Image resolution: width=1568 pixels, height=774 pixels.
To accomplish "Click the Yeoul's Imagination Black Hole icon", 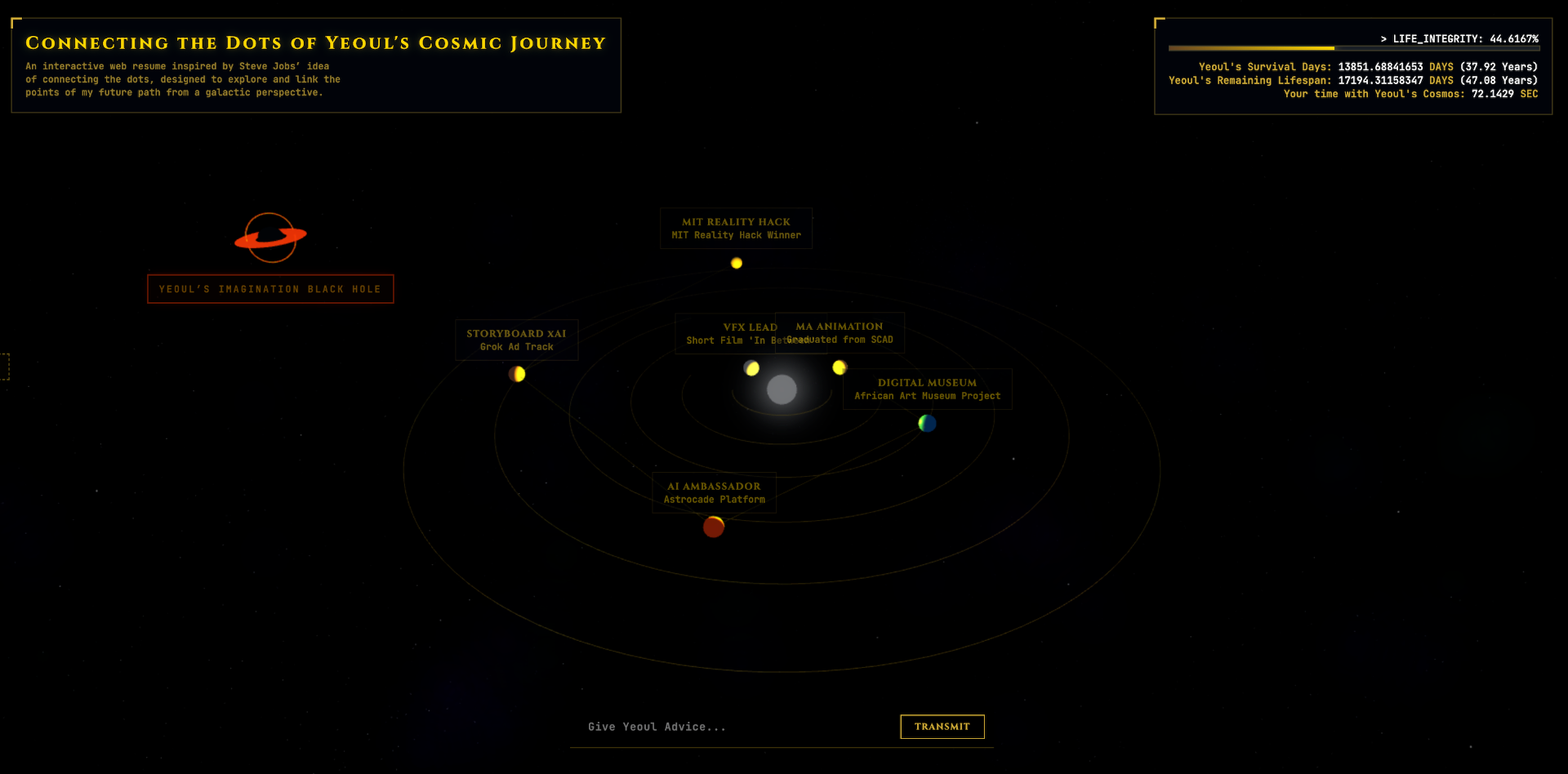I will [x=270, y=237].
